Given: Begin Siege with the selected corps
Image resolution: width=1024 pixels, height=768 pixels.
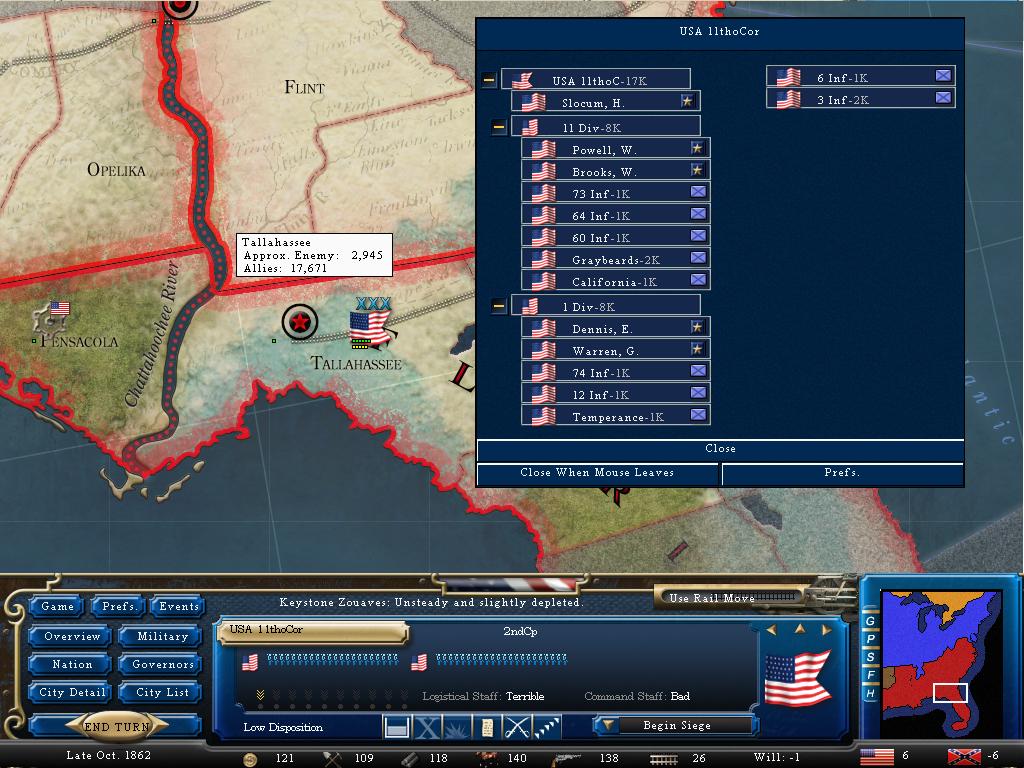Looking at the screenshot, I should pos(674,725).
